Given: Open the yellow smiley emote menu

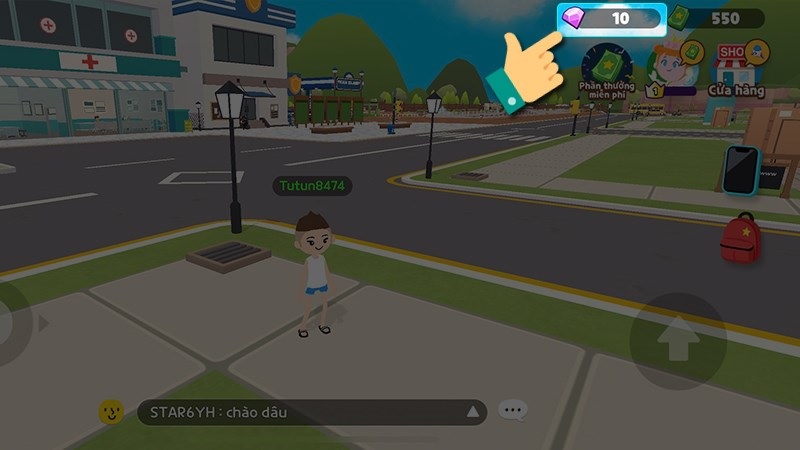Looking at the screenshot, I should point(111,412).
